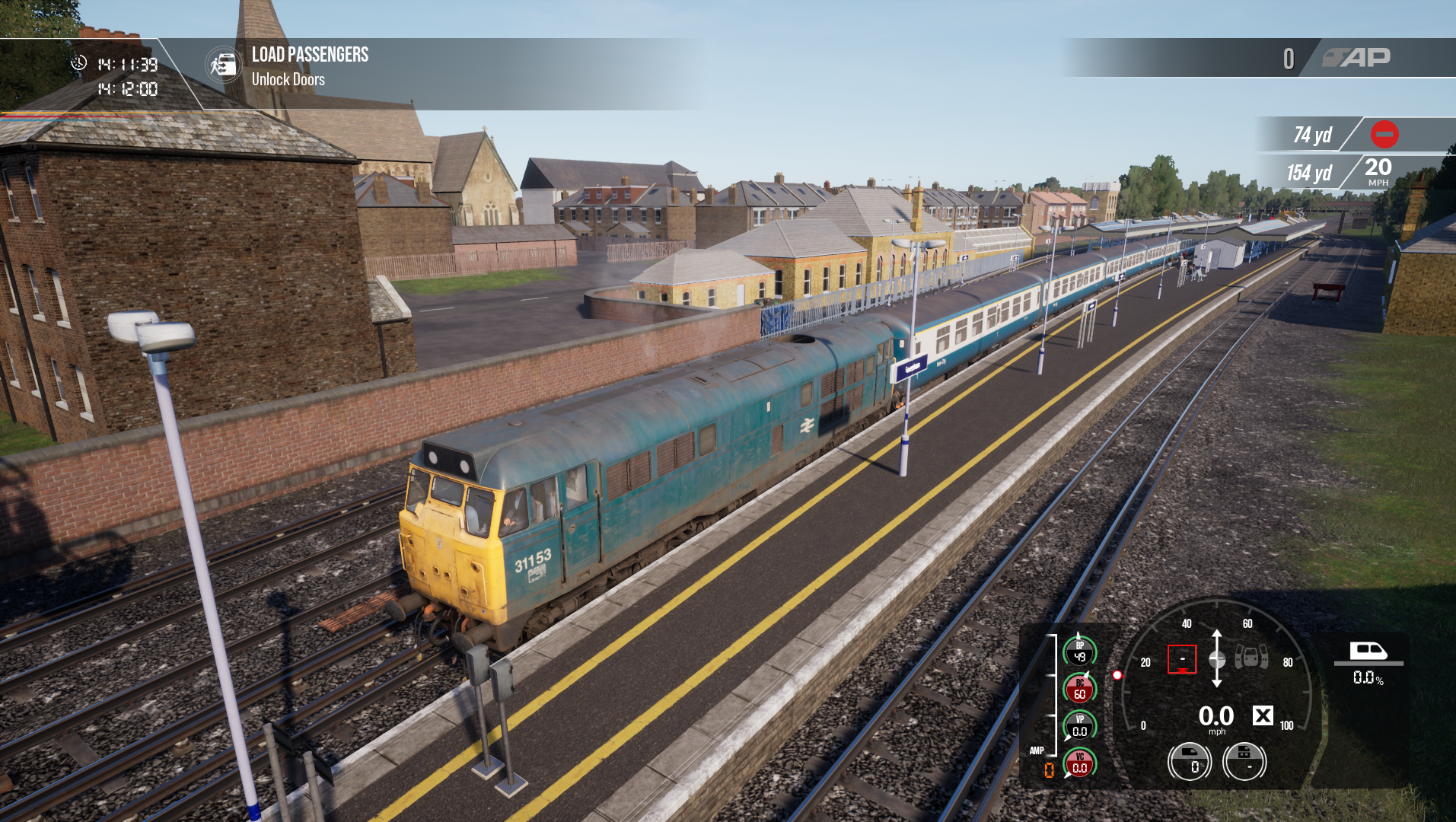Image resolution: width=1456 pixels, height=822 pixels.
Task: Click the passenger boarding objective icon
Action: (x=223, y=65)
